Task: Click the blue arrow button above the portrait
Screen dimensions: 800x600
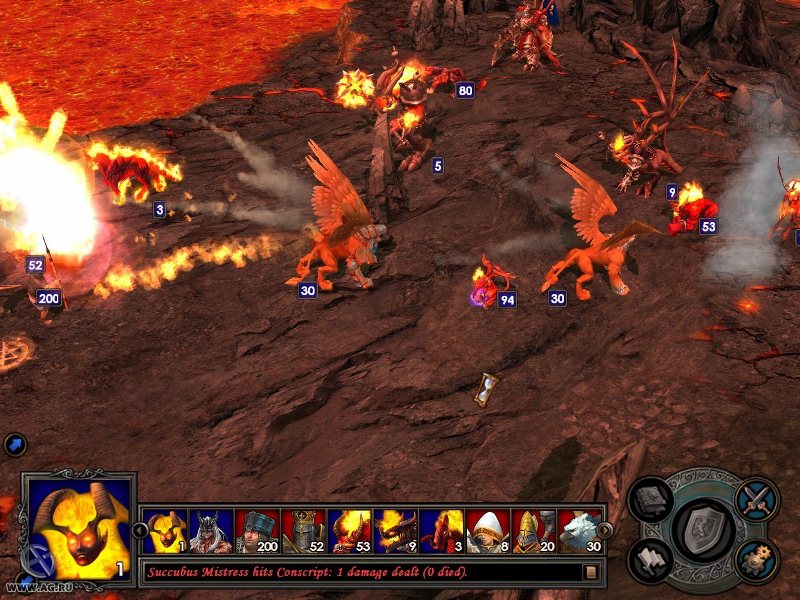Action: pos(15,445)
